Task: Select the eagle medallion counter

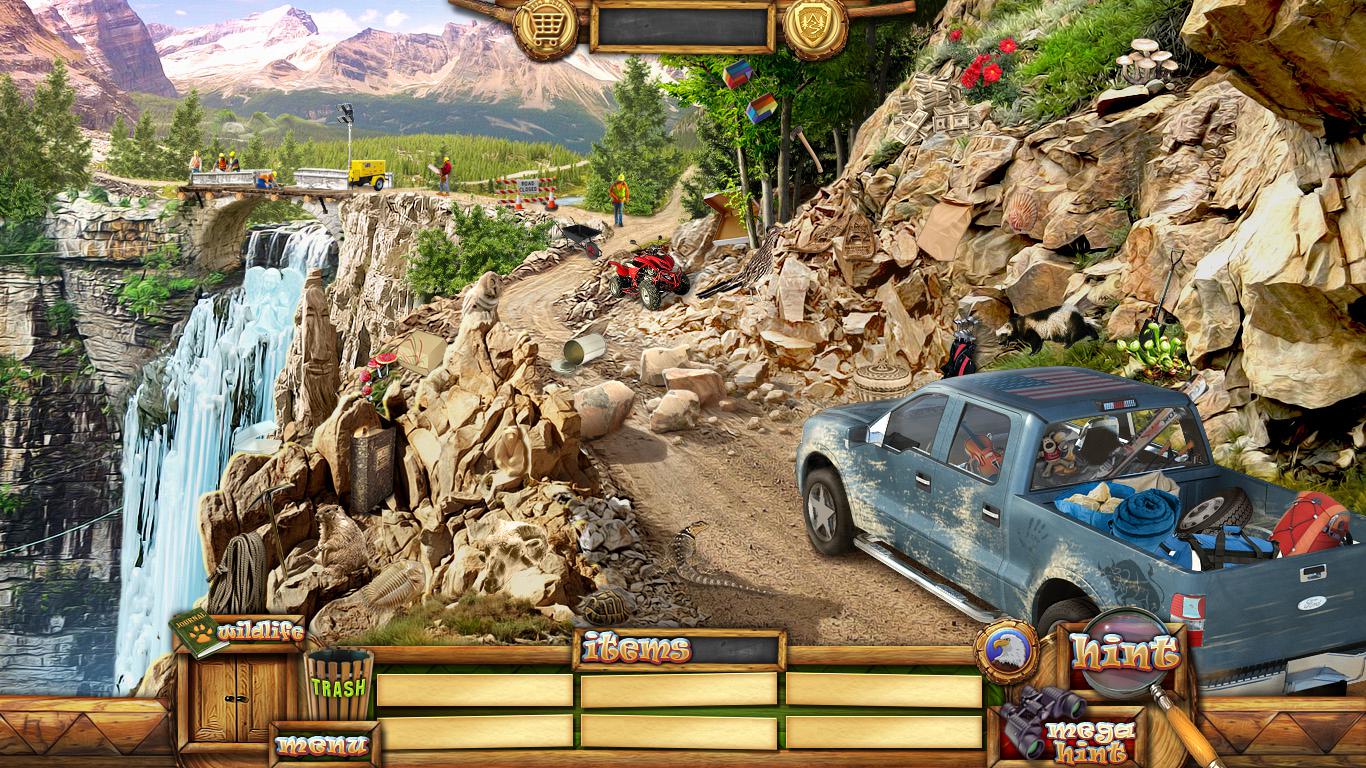Action: tap(1006, 652)
